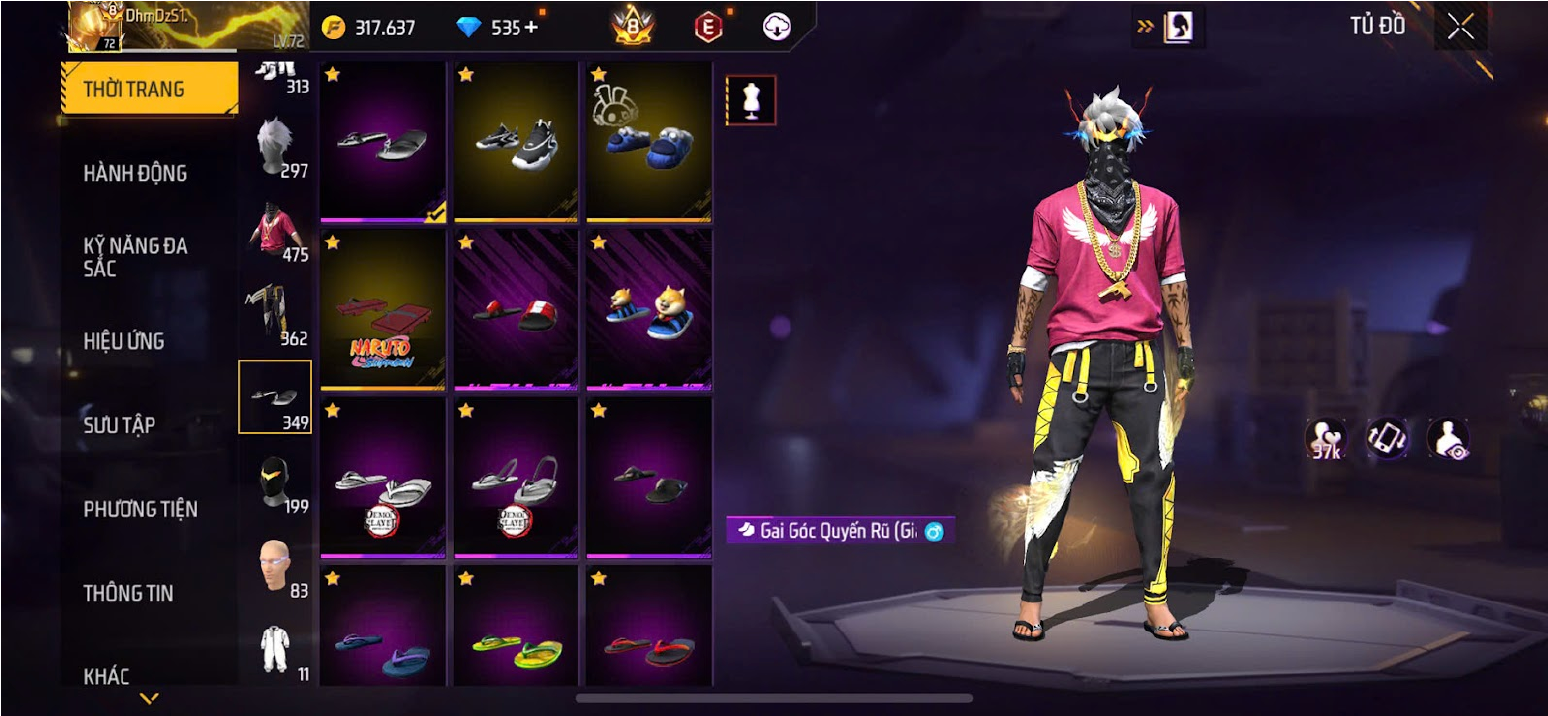Add diamonds with the plus button
This screenshot has height=716, width=1548.
point(530,27)
